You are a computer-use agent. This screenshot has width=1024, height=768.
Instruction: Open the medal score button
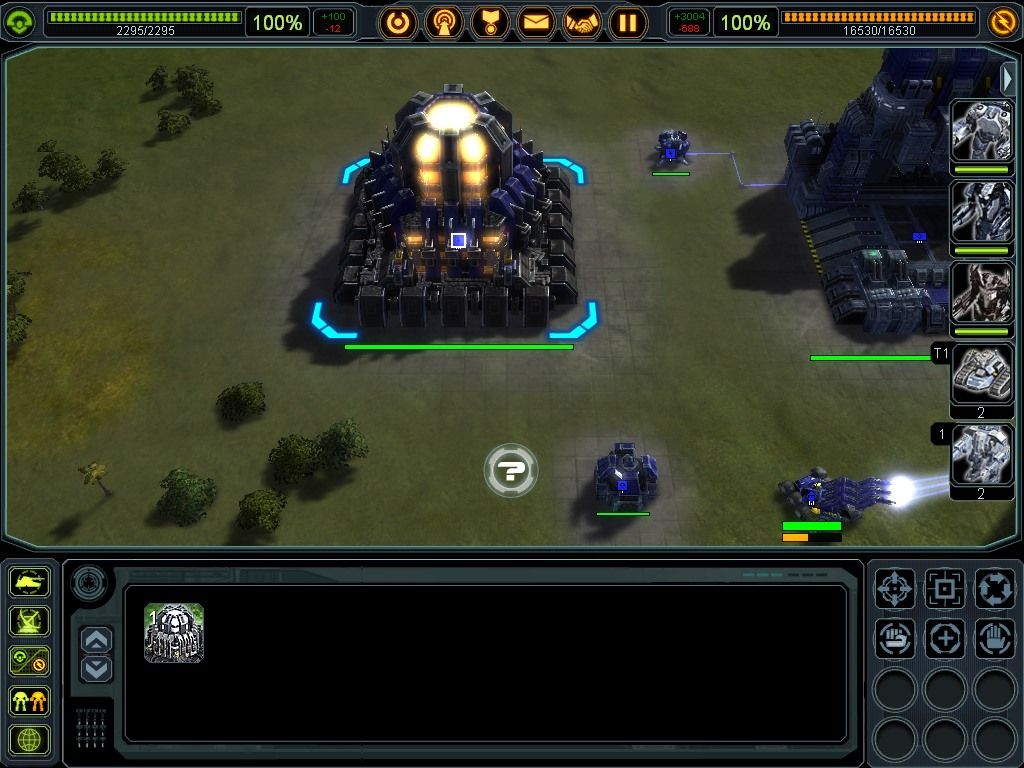pyautogui.click(x=490, y=22)
